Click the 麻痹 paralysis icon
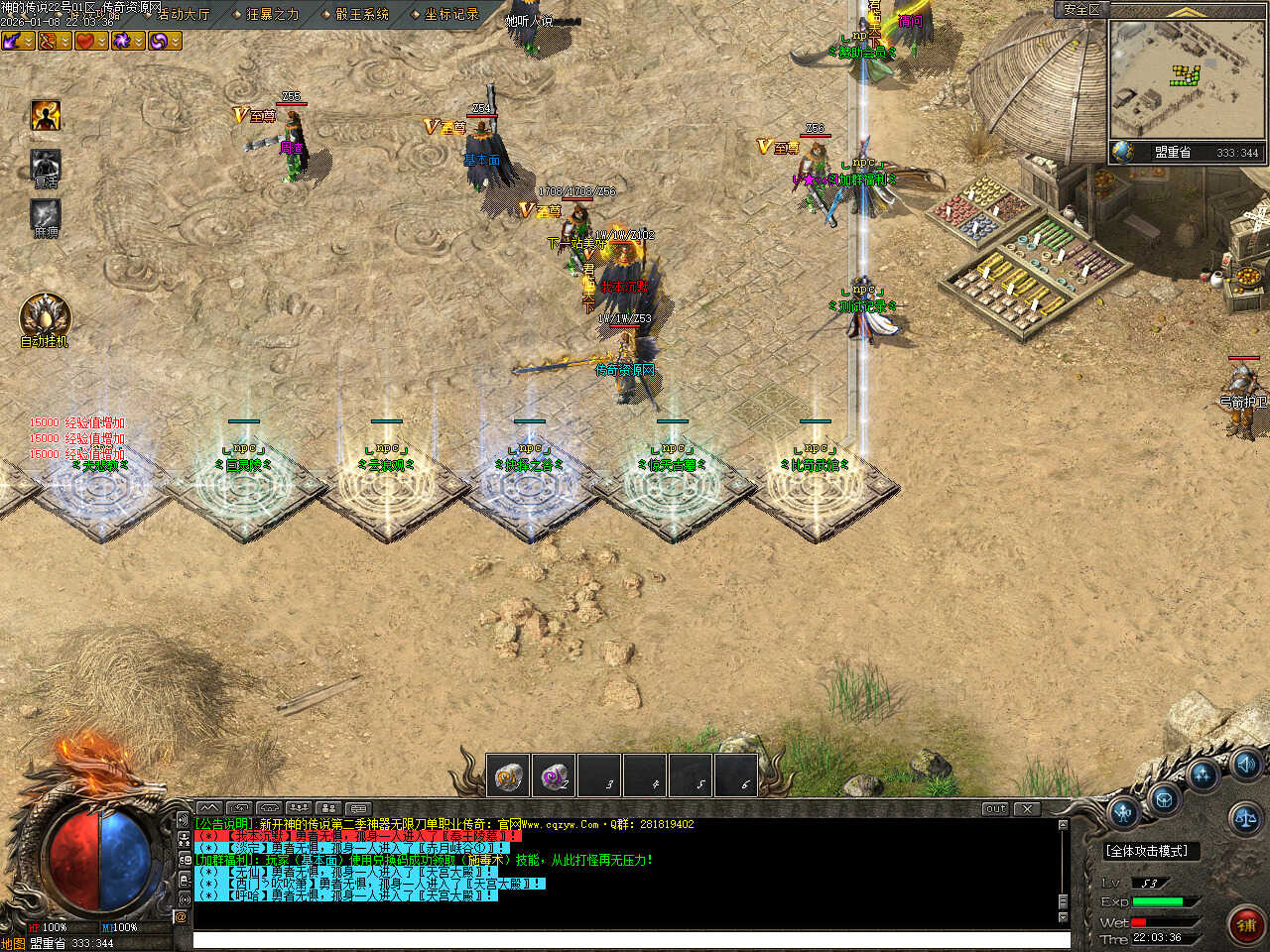The image size is (1270, 952). click(46, 214)
